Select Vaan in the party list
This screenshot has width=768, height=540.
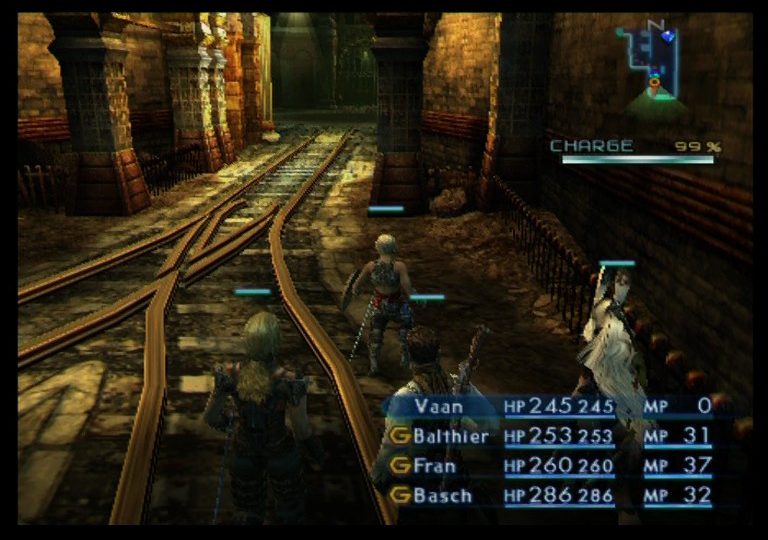[x=440, y=407]
